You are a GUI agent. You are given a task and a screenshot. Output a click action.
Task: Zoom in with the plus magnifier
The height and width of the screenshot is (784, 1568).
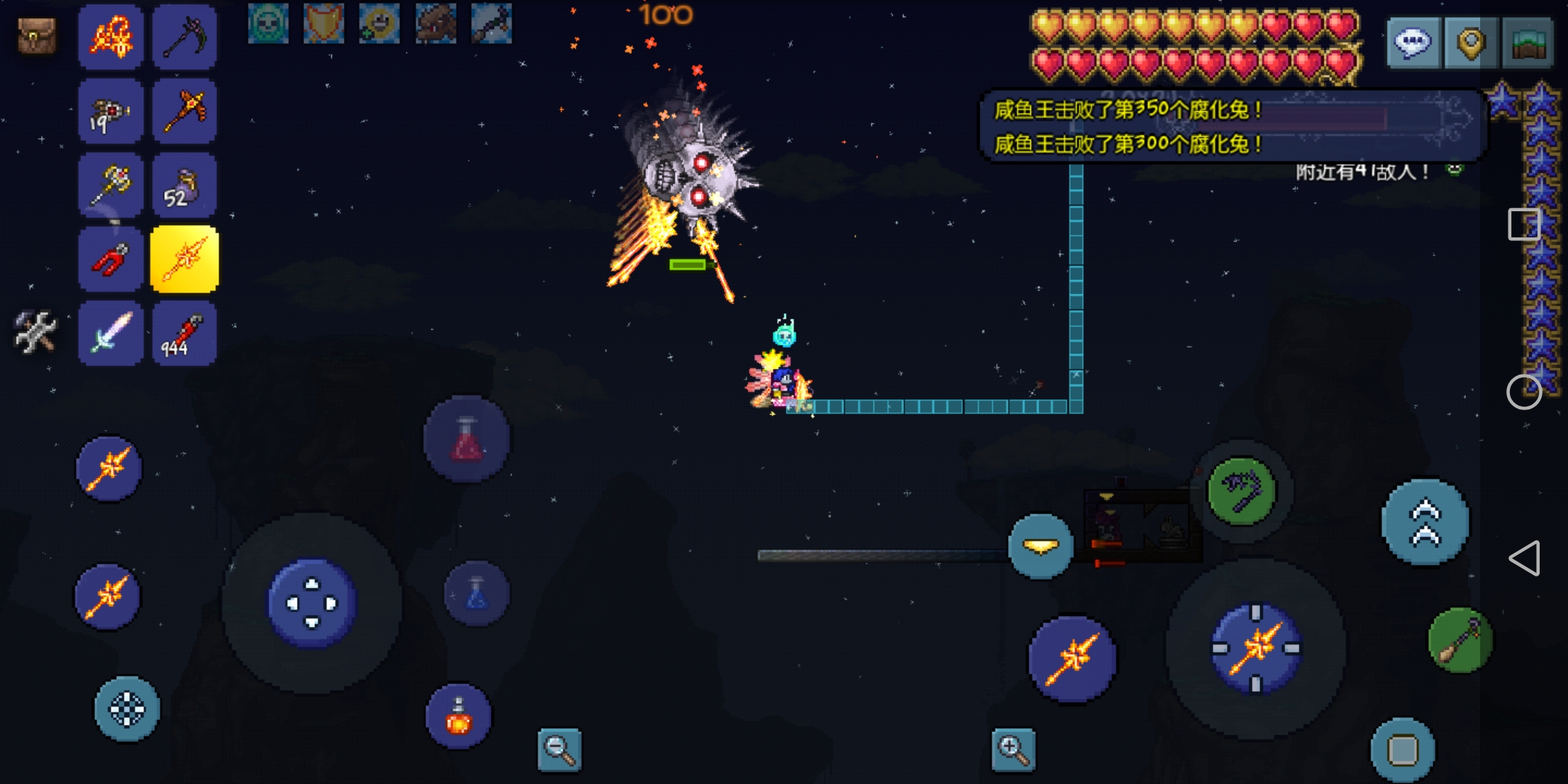[1013, 749]
